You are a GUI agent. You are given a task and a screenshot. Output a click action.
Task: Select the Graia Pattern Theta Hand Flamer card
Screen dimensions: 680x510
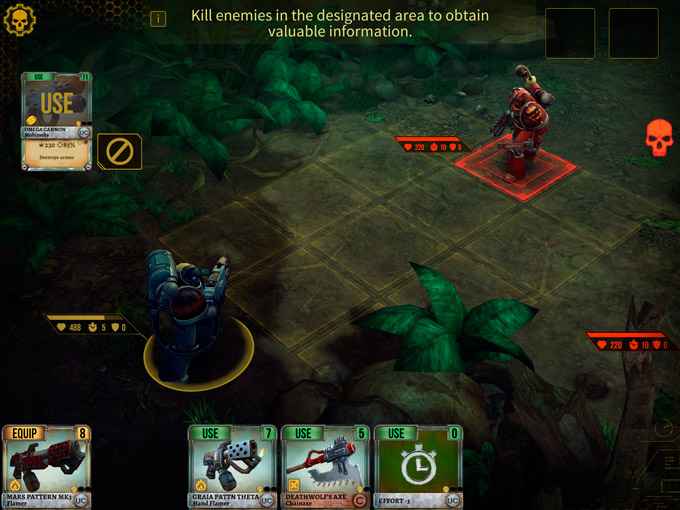click(232, 468)
